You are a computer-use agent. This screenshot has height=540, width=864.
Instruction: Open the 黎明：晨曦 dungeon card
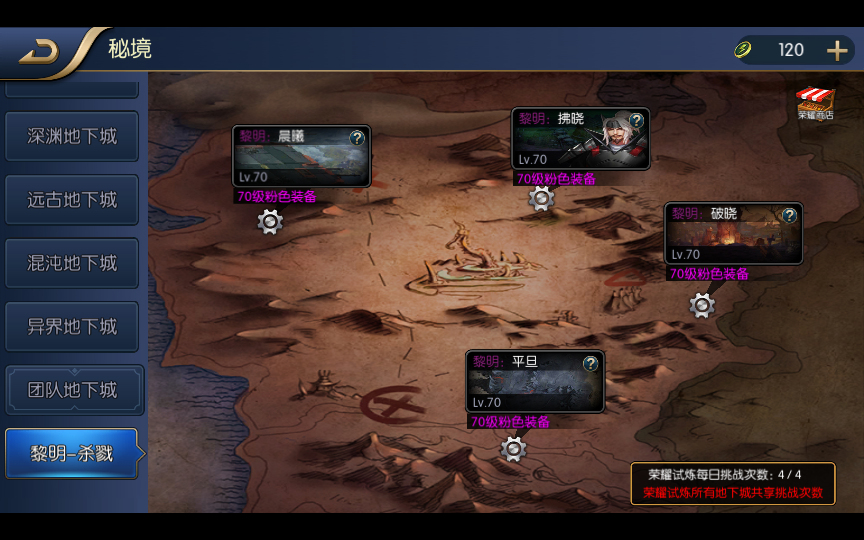coord(295,160)
